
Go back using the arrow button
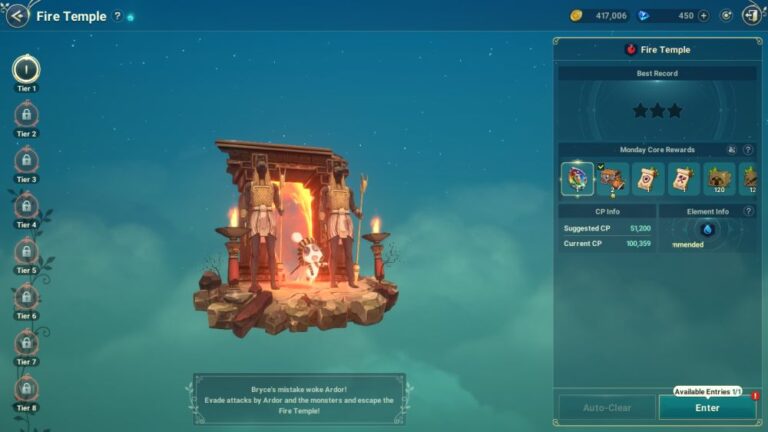[17, 16]
